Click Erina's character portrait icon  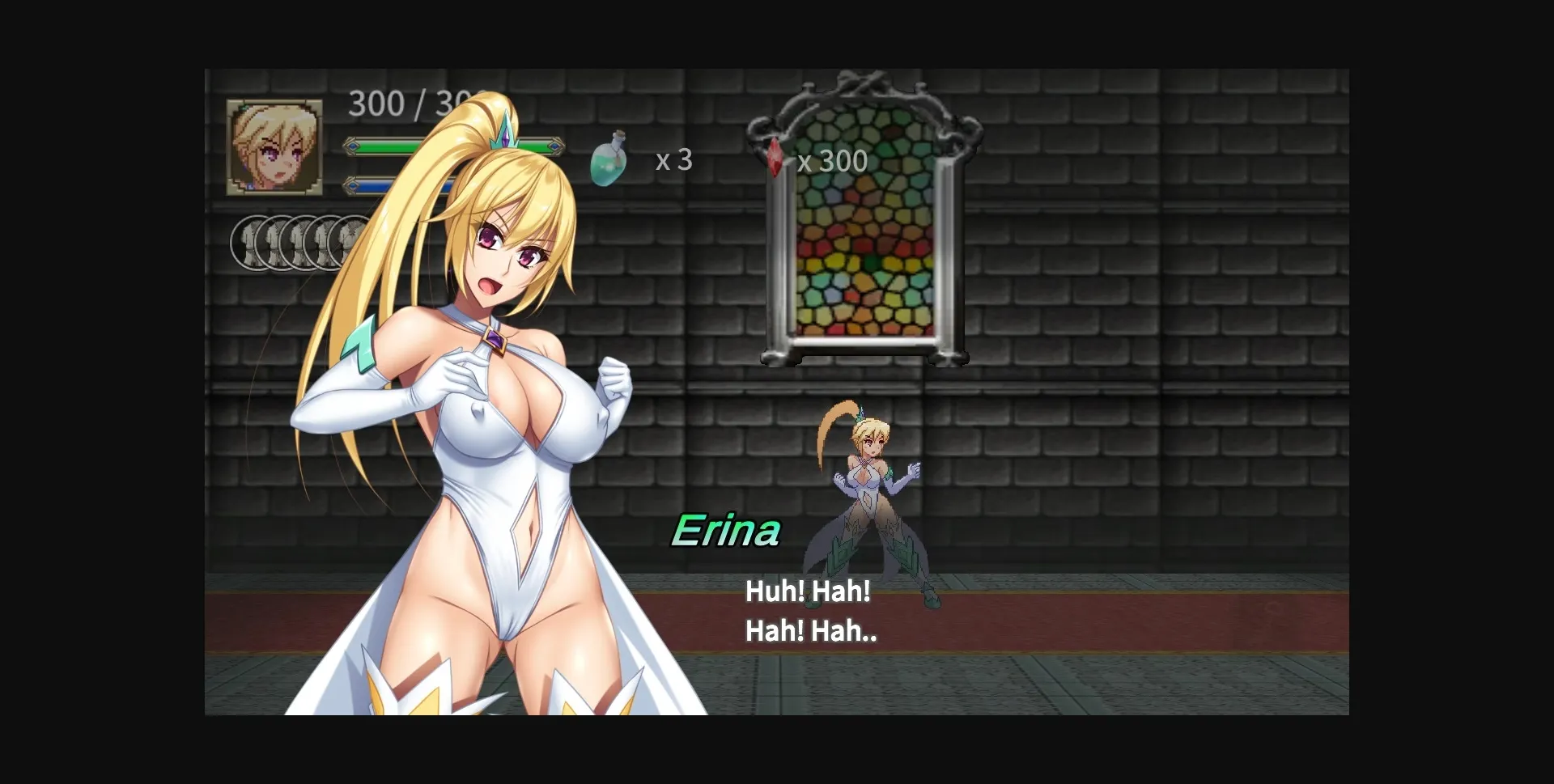tap(273, 147)
